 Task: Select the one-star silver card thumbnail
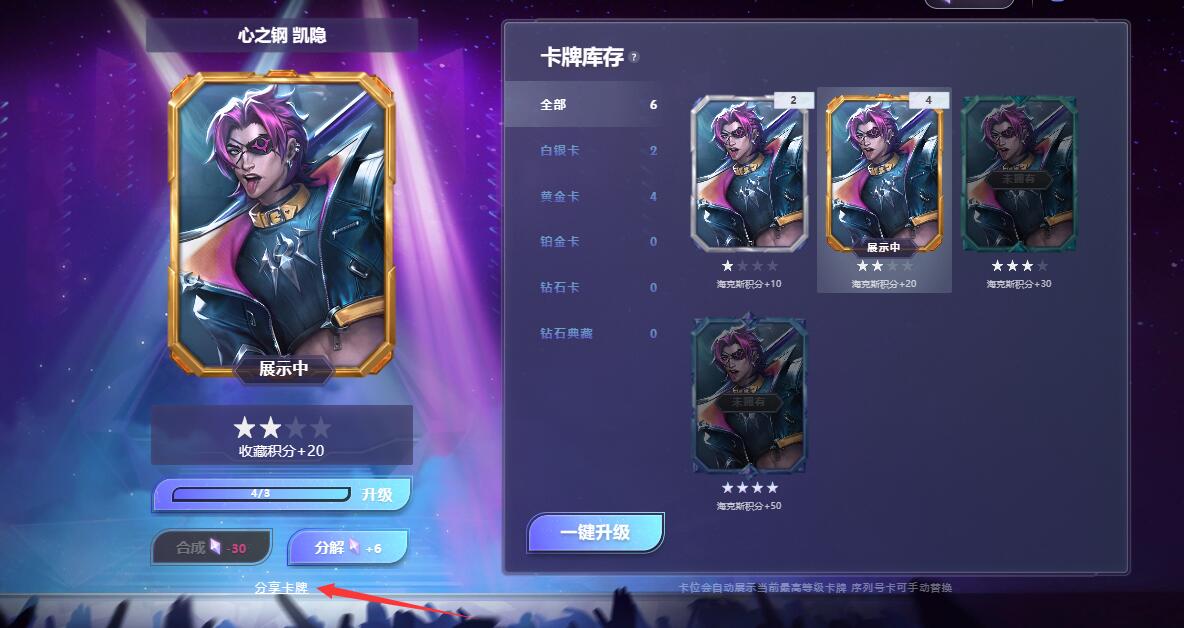[749, 173]
